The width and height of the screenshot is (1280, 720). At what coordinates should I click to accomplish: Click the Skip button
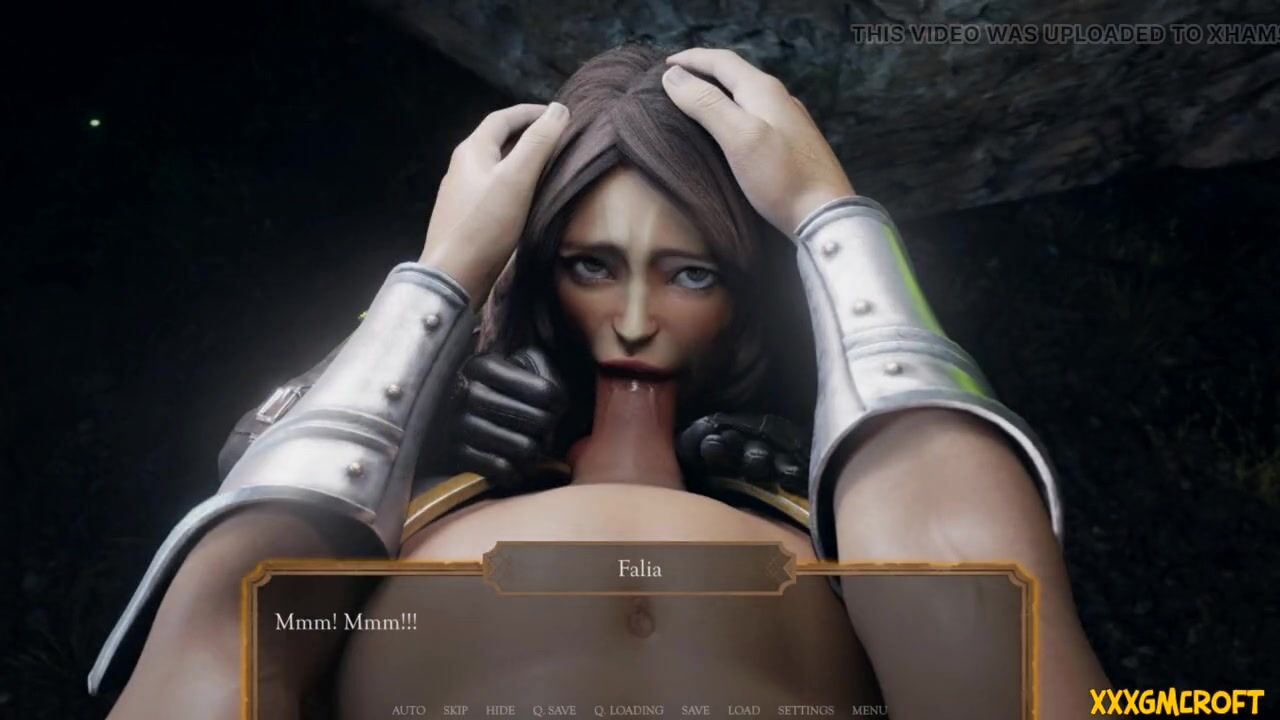pyautogui.click(x=455, y=710)
